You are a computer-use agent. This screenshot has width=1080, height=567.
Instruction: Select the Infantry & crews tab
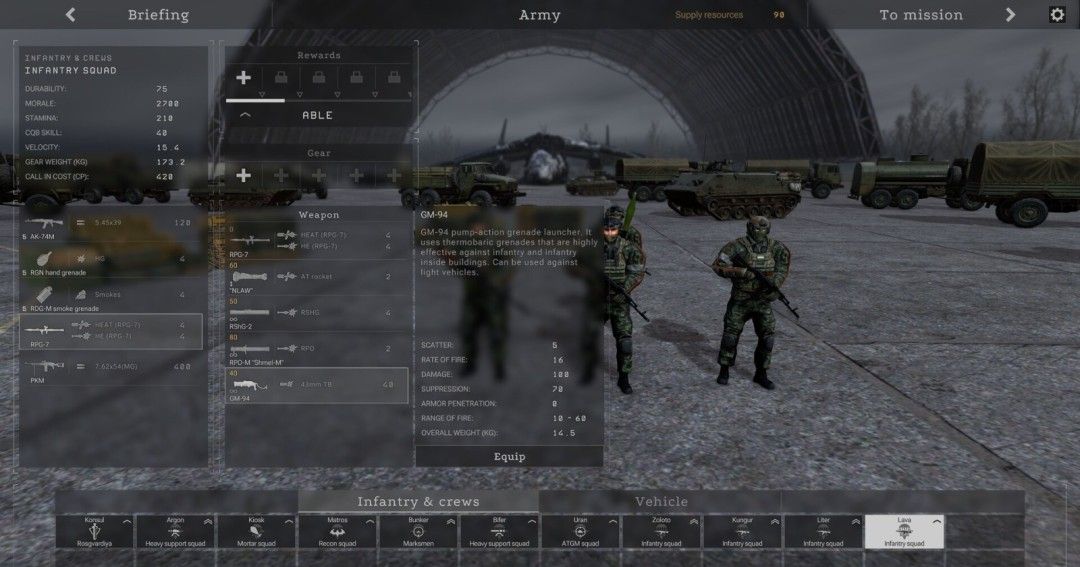[418, 502]
